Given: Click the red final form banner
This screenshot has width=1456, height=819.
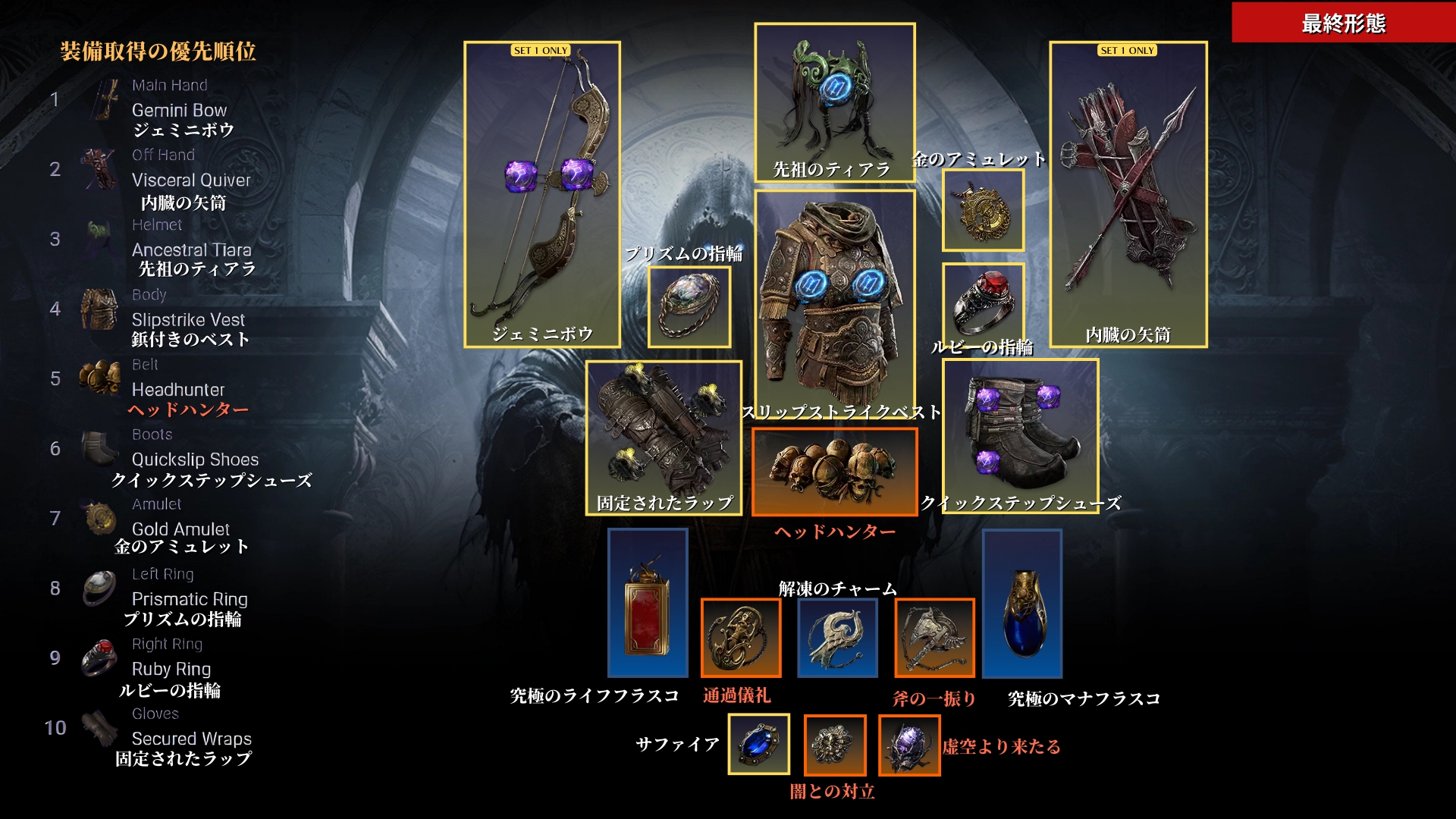Looking at the screenshot, I should click(x=1343, y=23).
